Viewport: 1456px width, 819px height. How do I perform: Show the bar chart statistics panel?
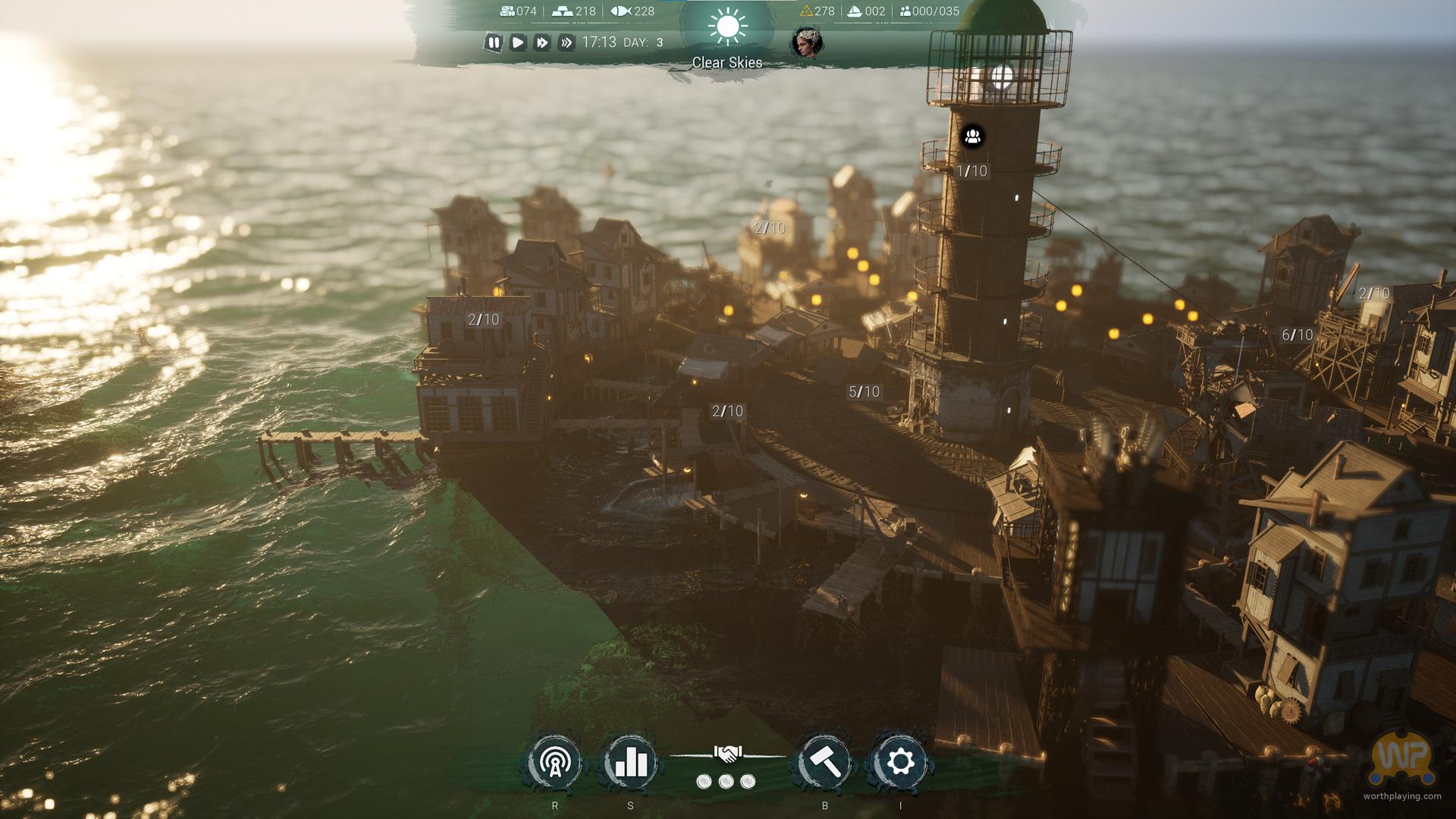pyautogui.click(x=631, y=762)
